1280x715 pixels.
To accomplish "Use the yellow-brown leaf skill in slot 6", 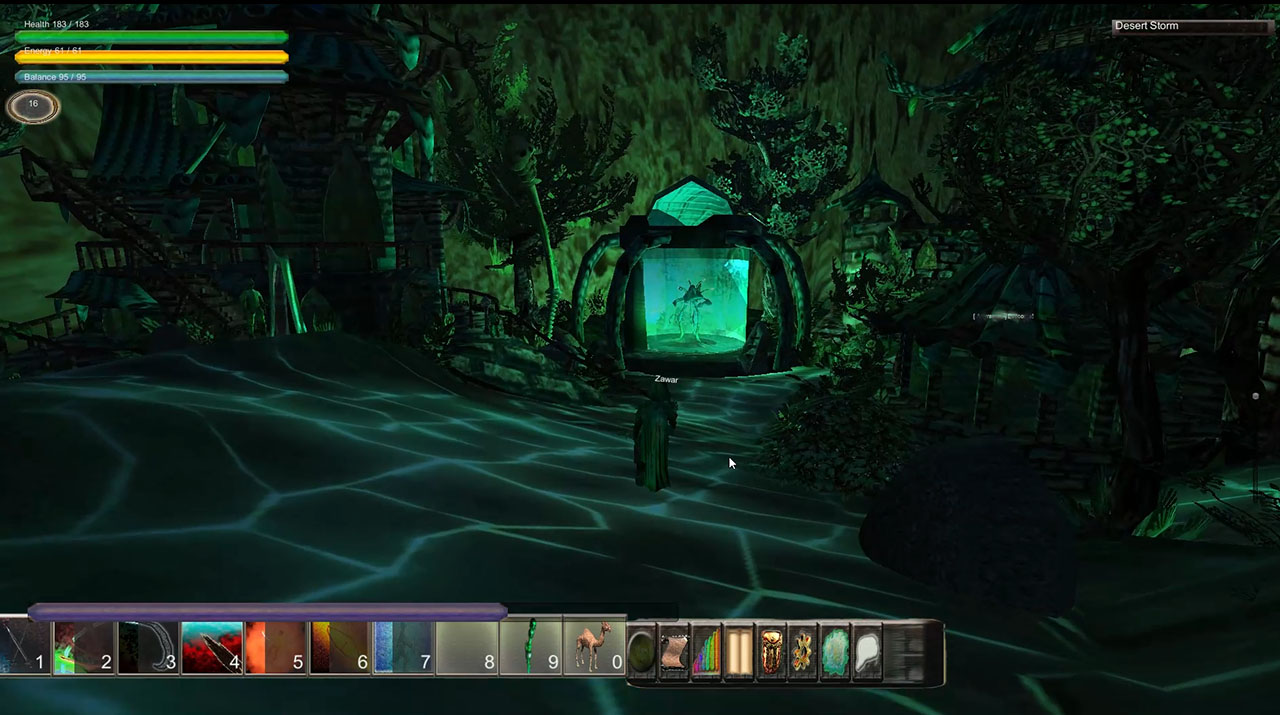I will [x=340, y=648].
